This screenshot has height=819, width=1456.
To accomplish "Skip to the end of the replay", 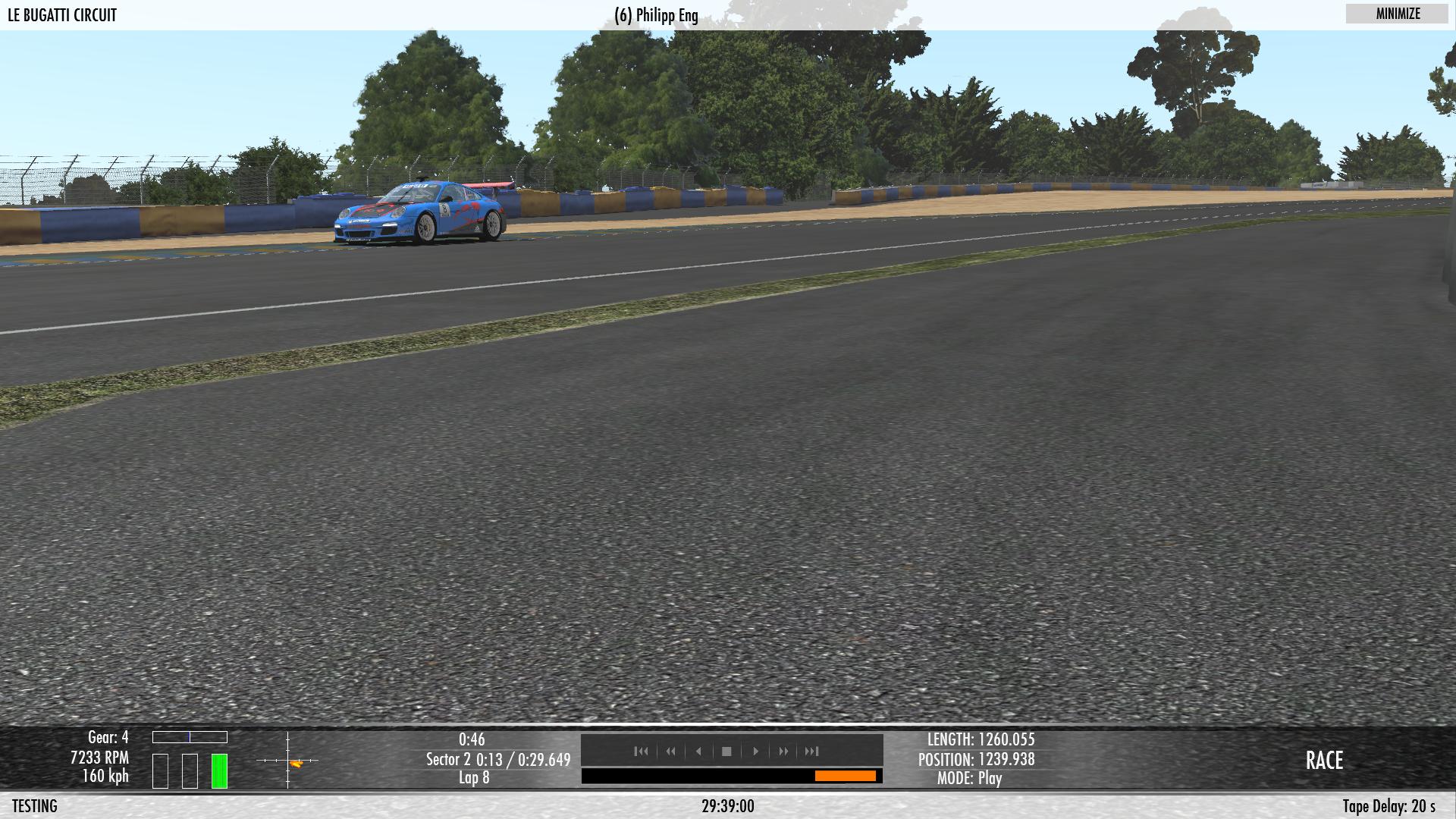I will 812,752.
